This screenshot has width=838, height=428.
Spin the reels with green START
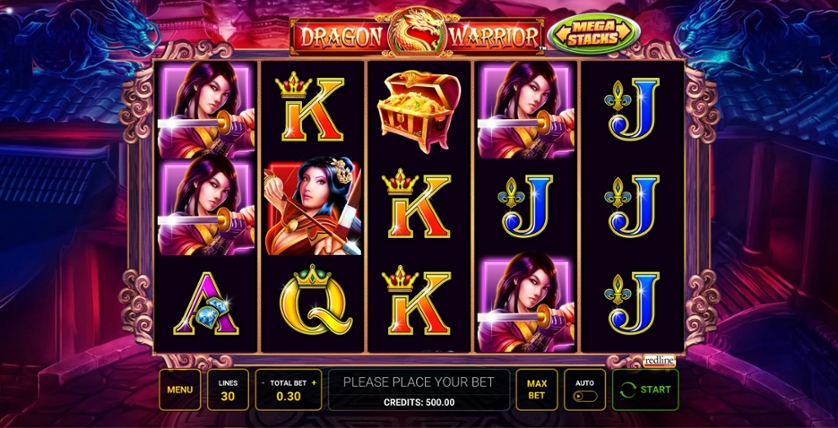(x=645, y=390)
